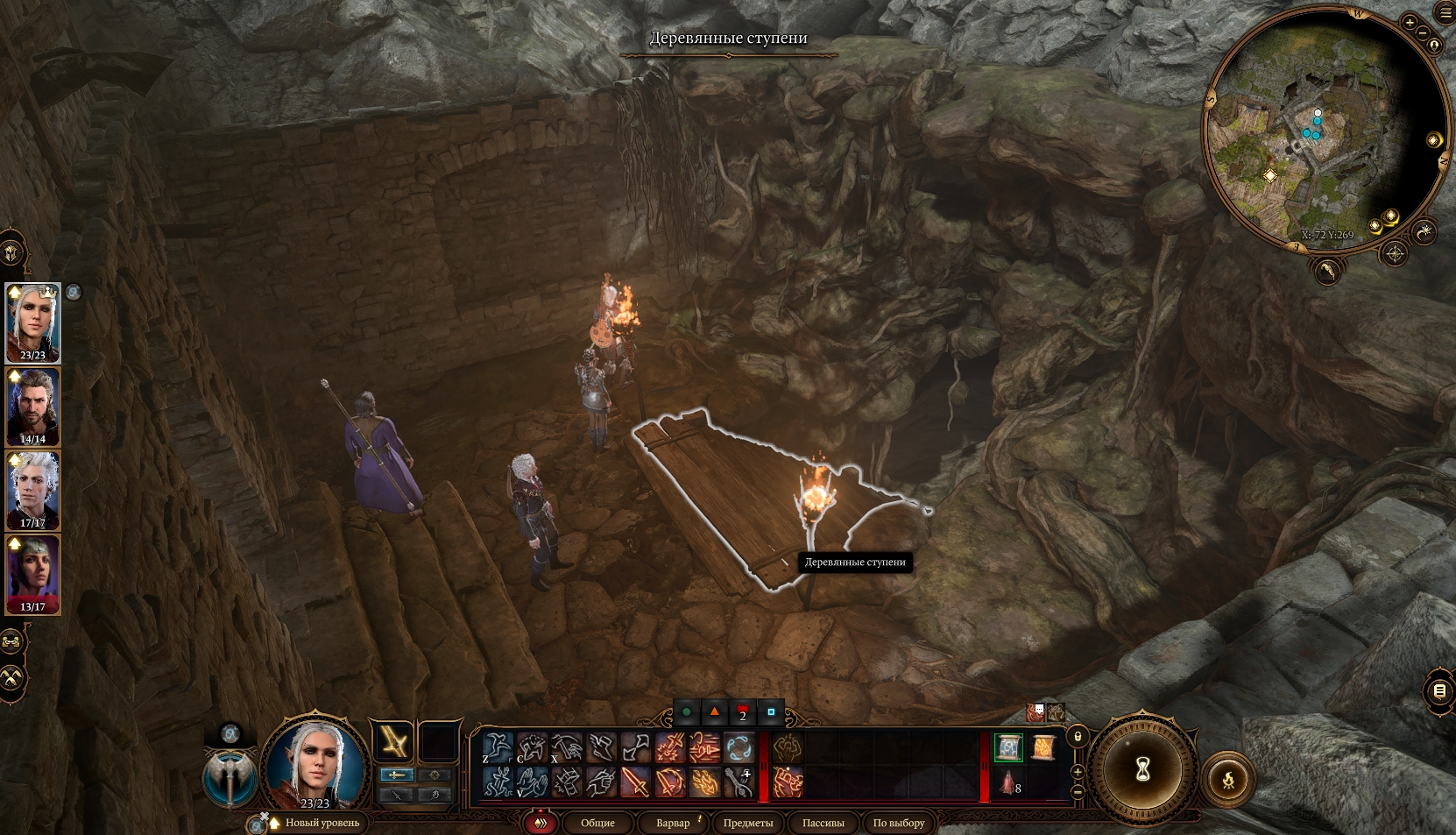Image resolution: width=1456 pixels, height=835 pixels.
Task: End turn with the hourglass button
Action: click(x=1142, y=770)
